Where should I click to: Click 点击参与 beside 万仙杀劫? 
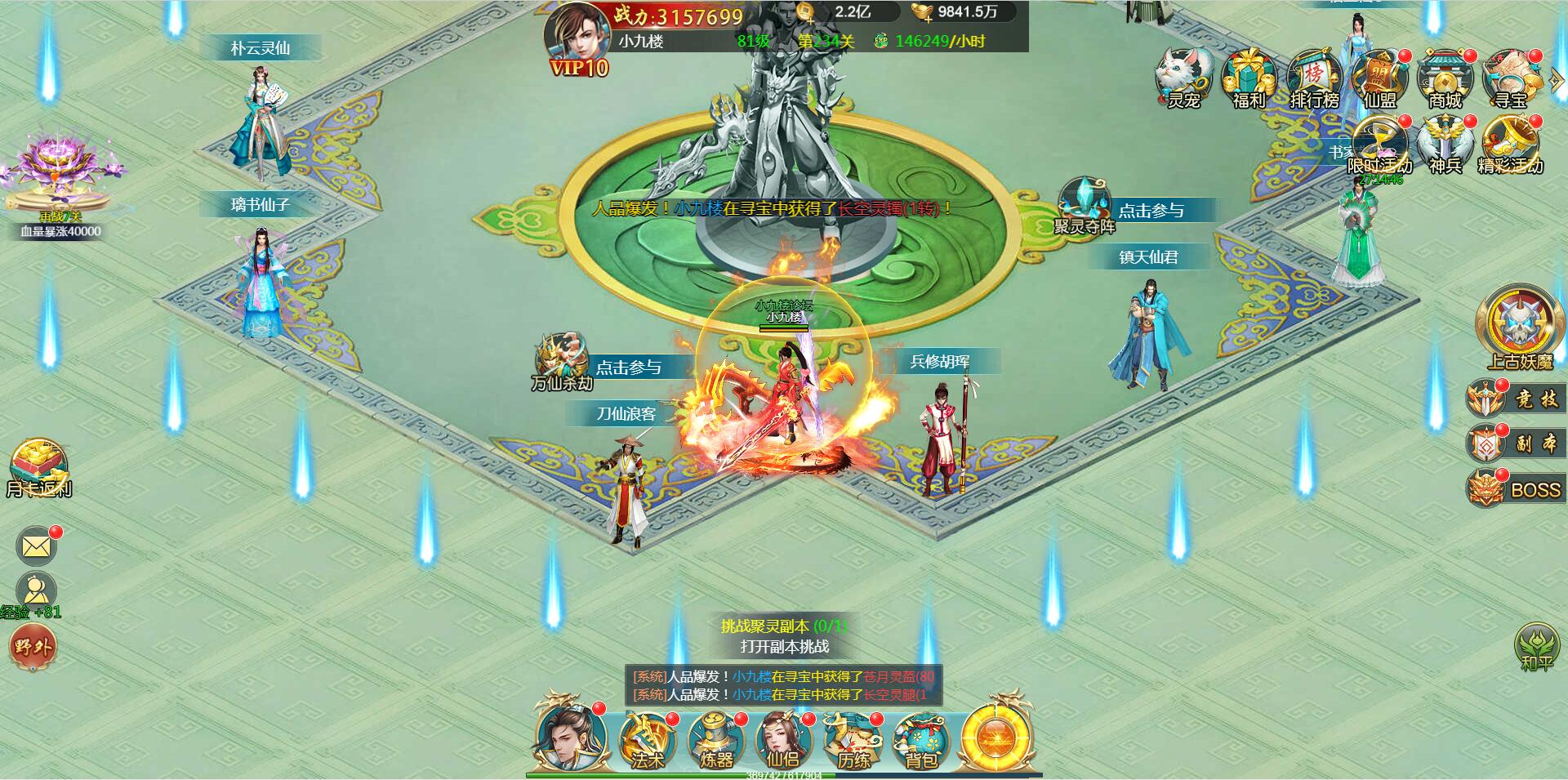[630, 368]
